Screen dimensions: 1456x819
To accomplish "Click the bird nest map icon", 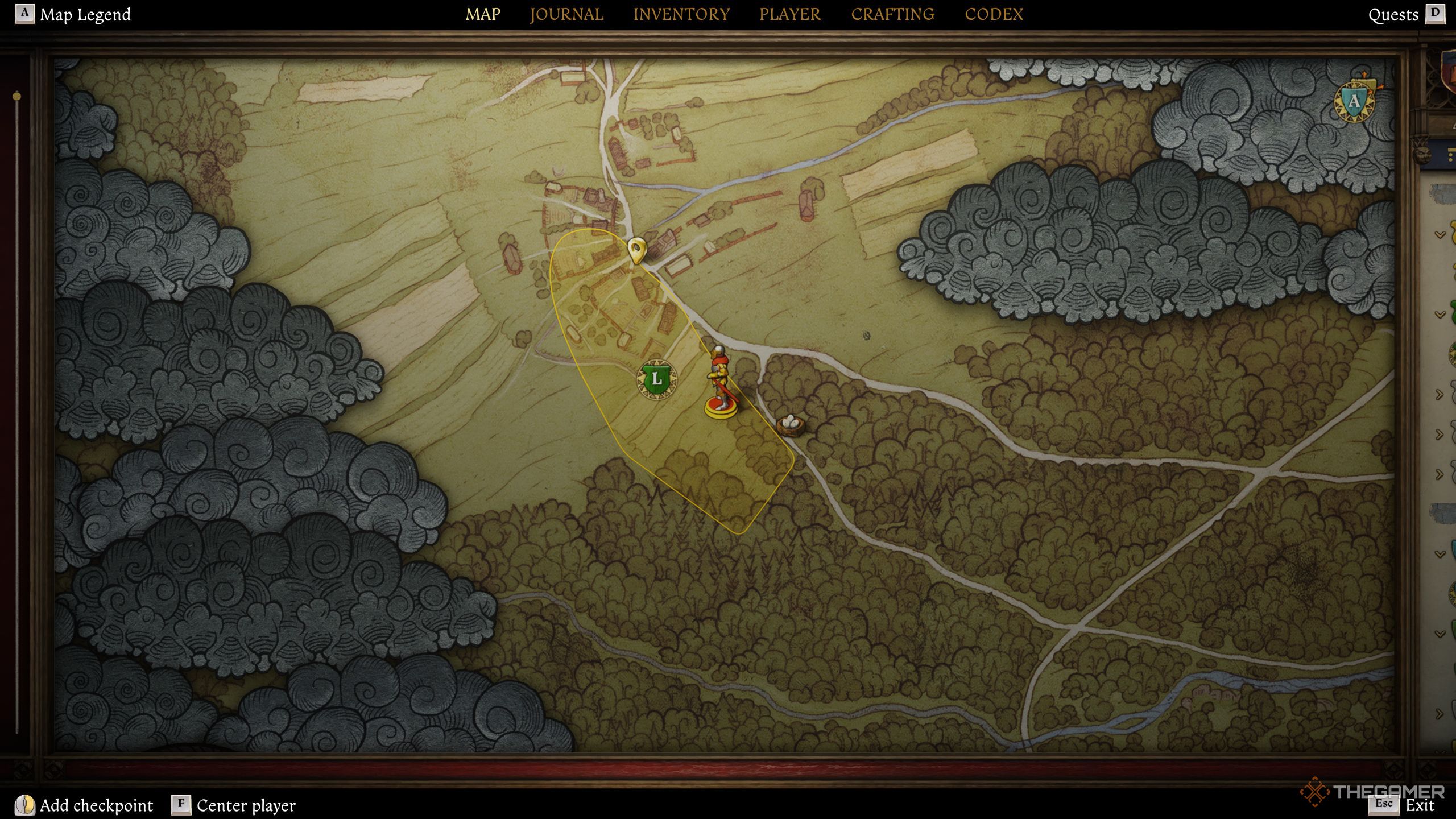I will coord(790,424).
